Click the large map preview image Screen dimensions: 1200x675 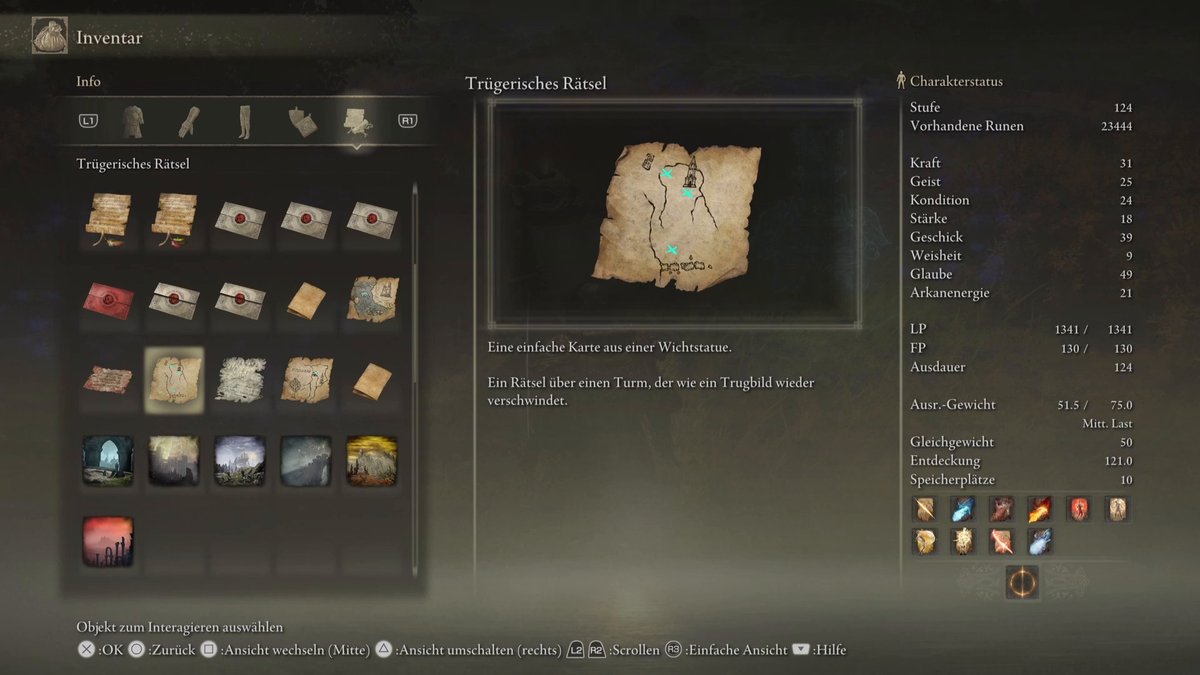[x=675, y=213]
